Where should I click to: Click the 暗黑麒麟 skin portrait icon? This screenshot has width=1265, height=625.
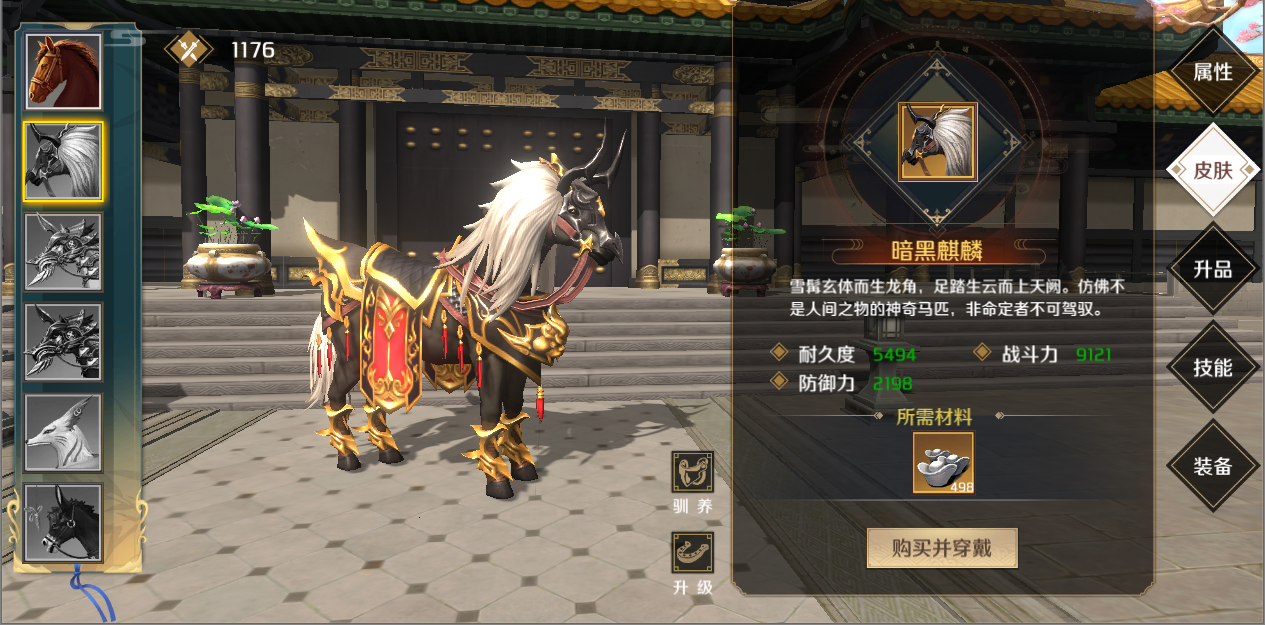[x=937, y=141]
